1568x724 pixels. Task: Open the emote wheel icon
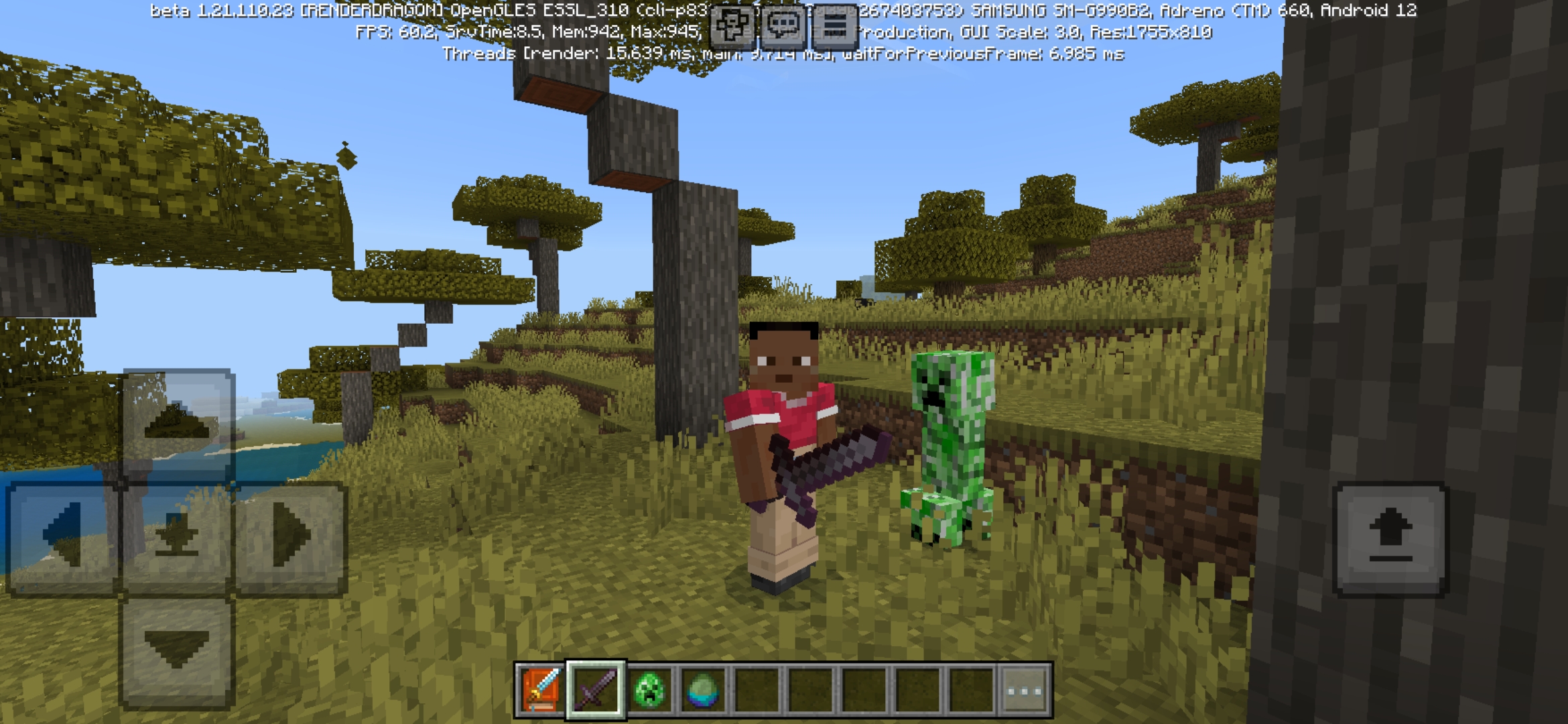[x=734, y=27]
